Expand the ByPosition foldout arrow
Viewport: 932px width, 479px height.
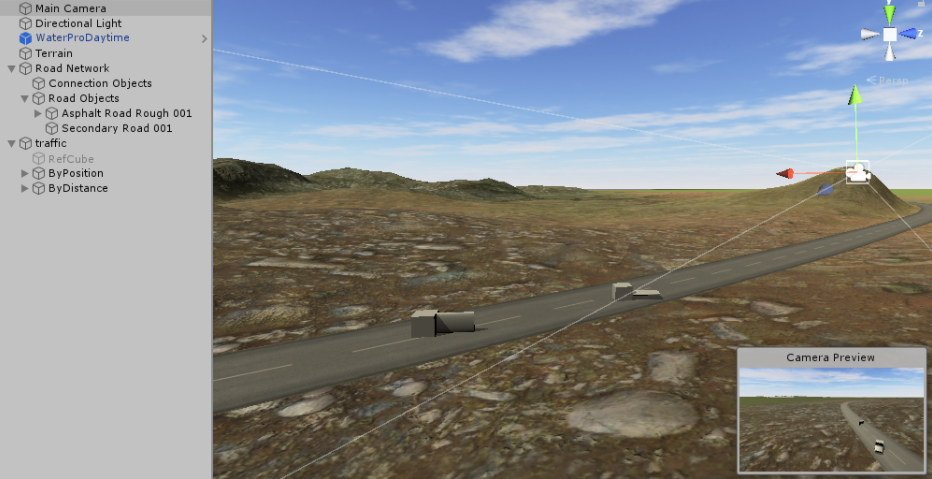(25, 174)
